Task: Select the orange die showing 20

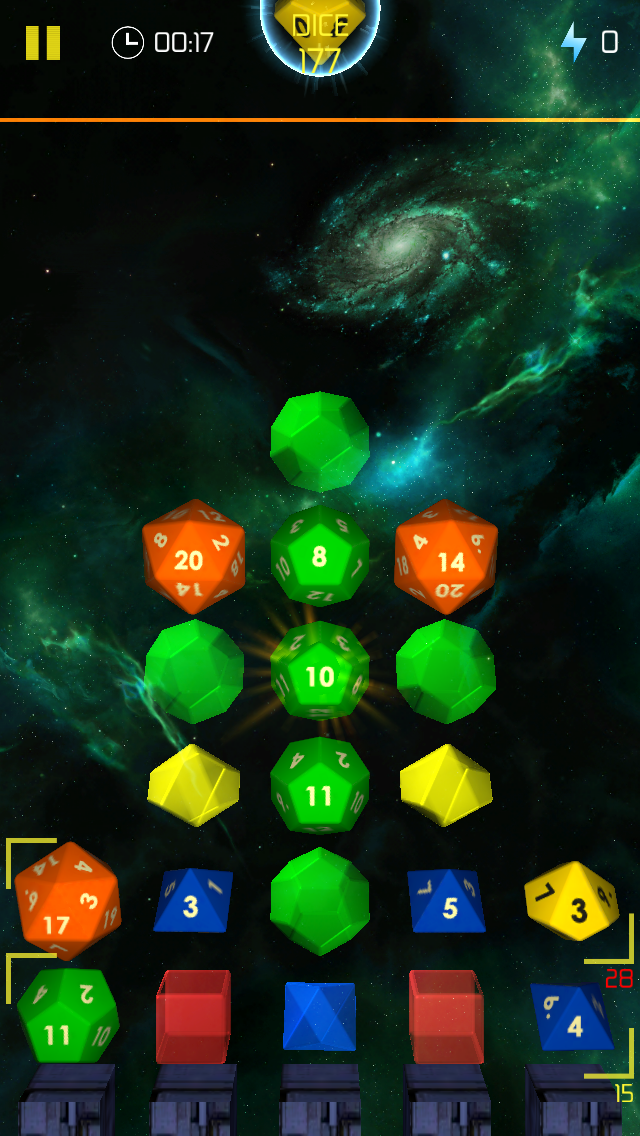Action: coord(193,557)
